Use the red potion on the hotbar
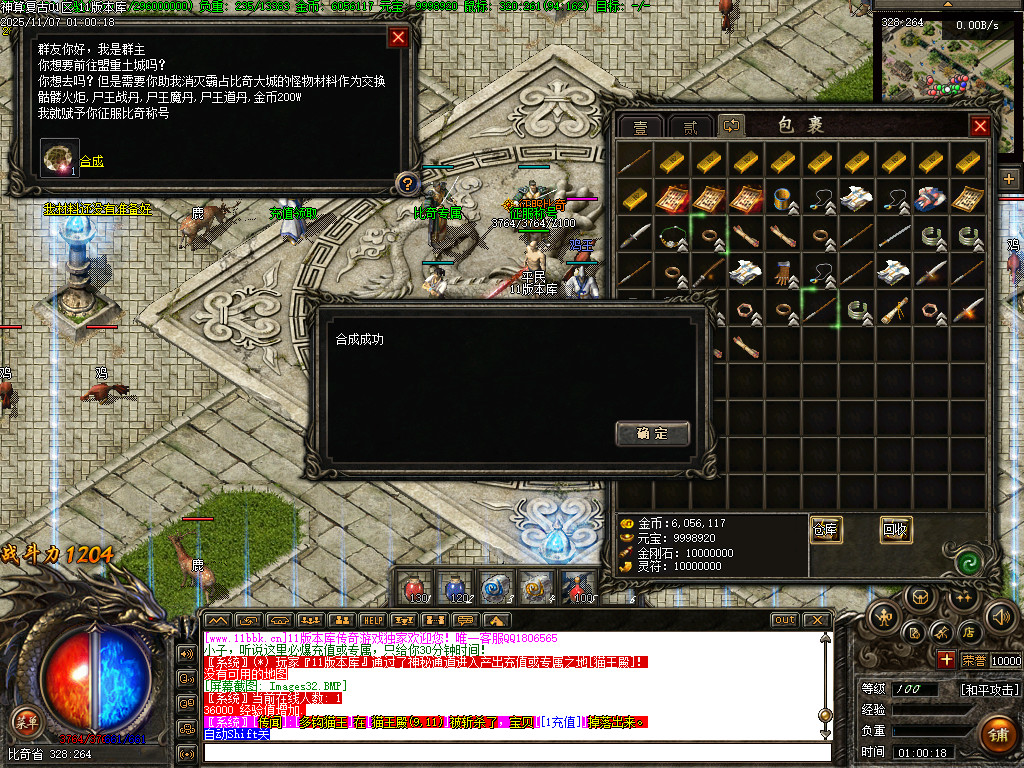The width and height of the screenshot is (1024, 768). click(415, 587)
